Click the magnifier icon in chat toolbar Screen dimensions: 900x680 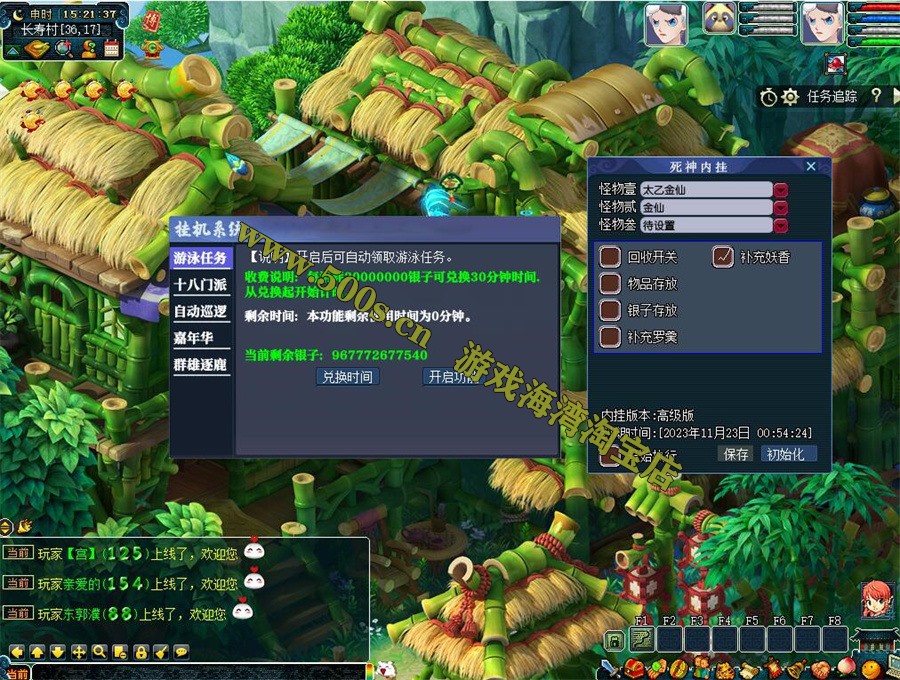click(x=99, y=652)
